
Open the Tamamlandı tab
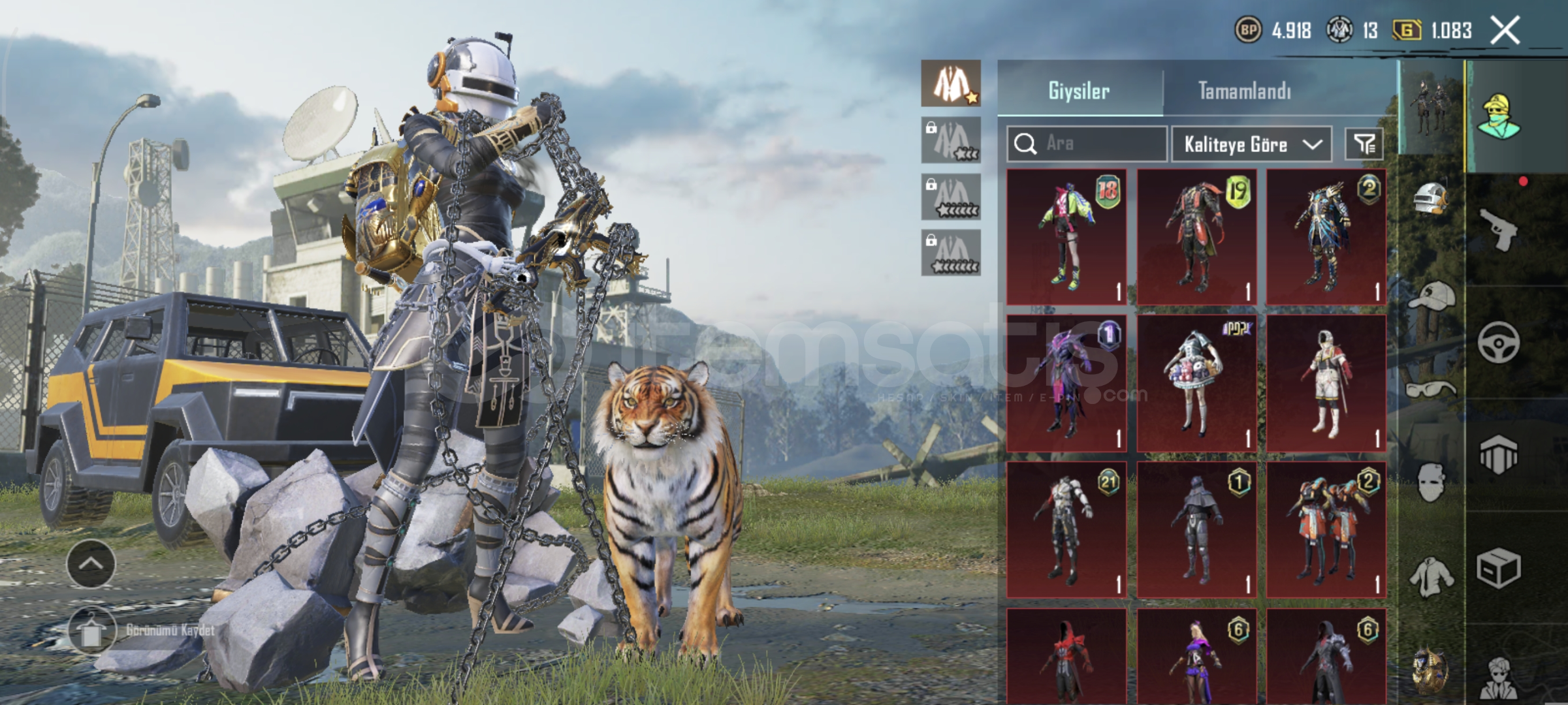[1244, 90]
